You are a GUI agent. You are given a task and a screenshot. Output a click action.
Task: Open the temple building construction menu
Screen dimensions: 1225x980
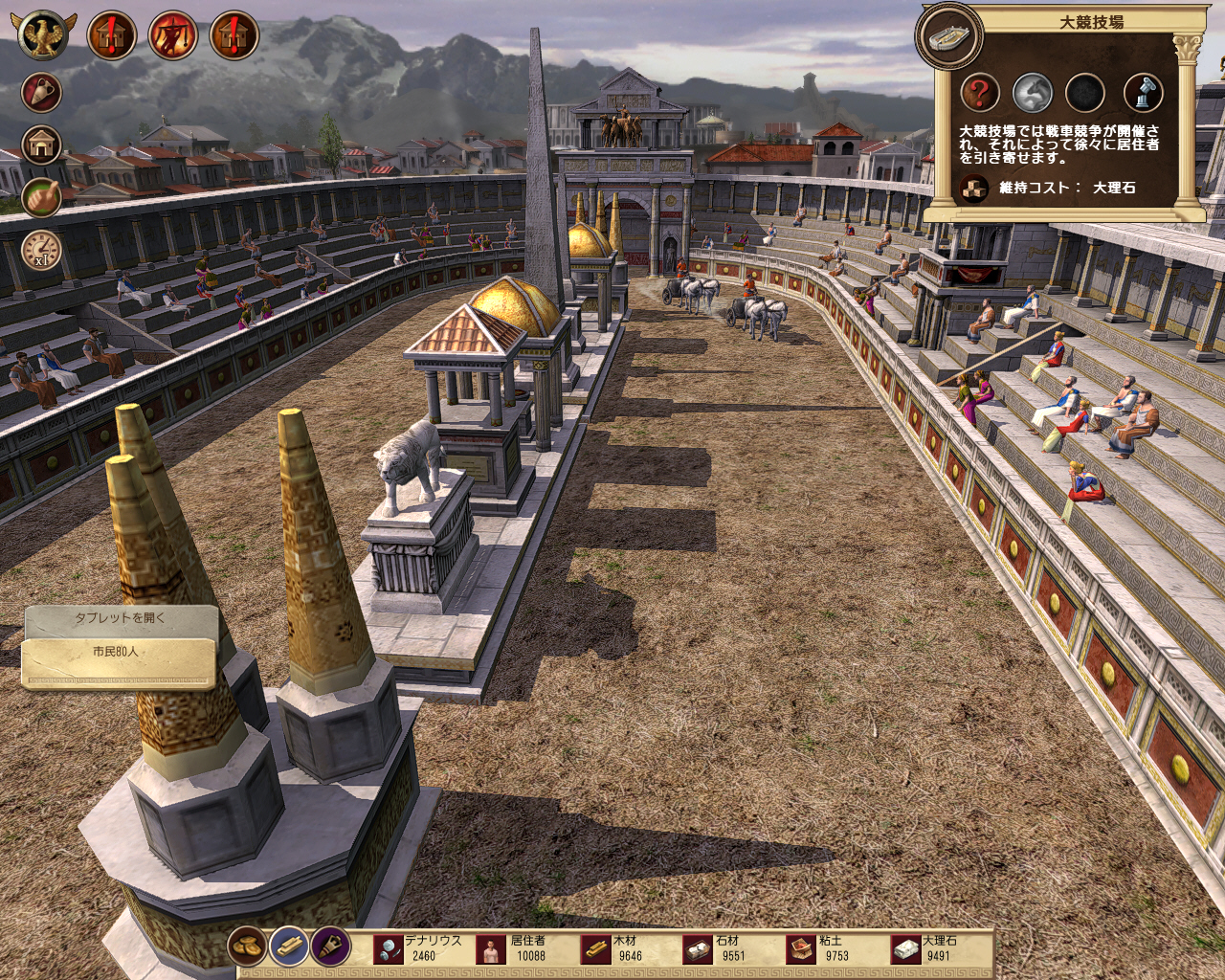coord(41,145)
